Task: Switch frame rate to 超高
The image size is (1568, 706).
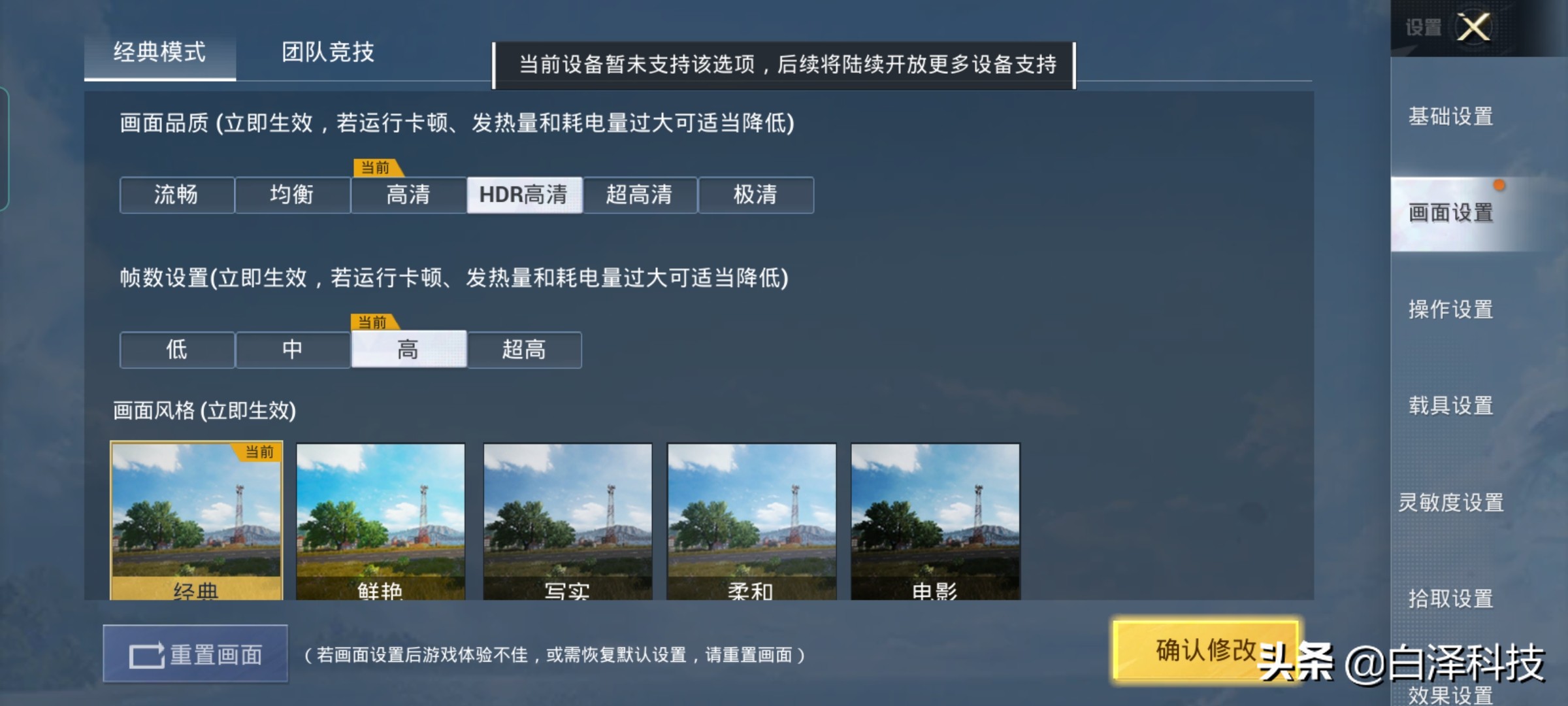Action: coord(525,350)
